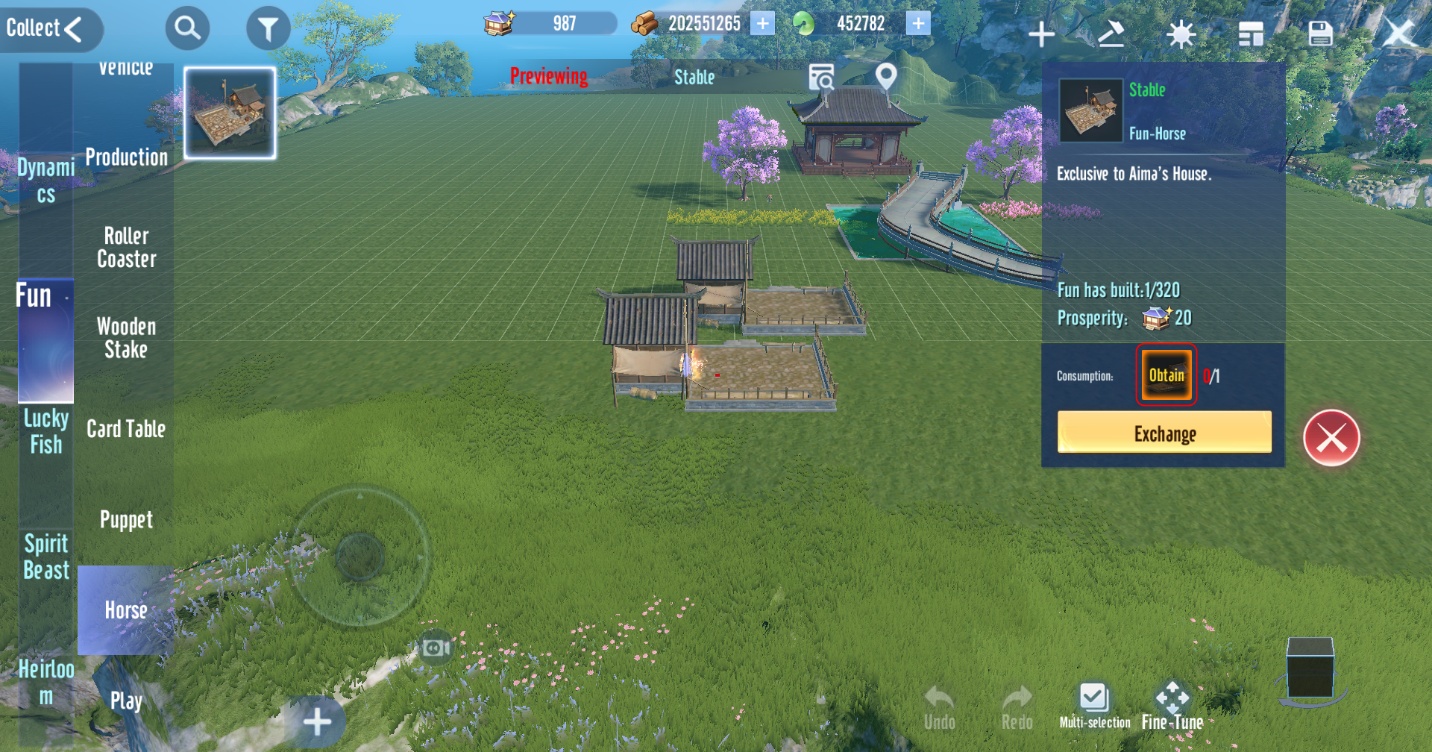
Task: Open the Heirloom category
Action: pos(46,682)
